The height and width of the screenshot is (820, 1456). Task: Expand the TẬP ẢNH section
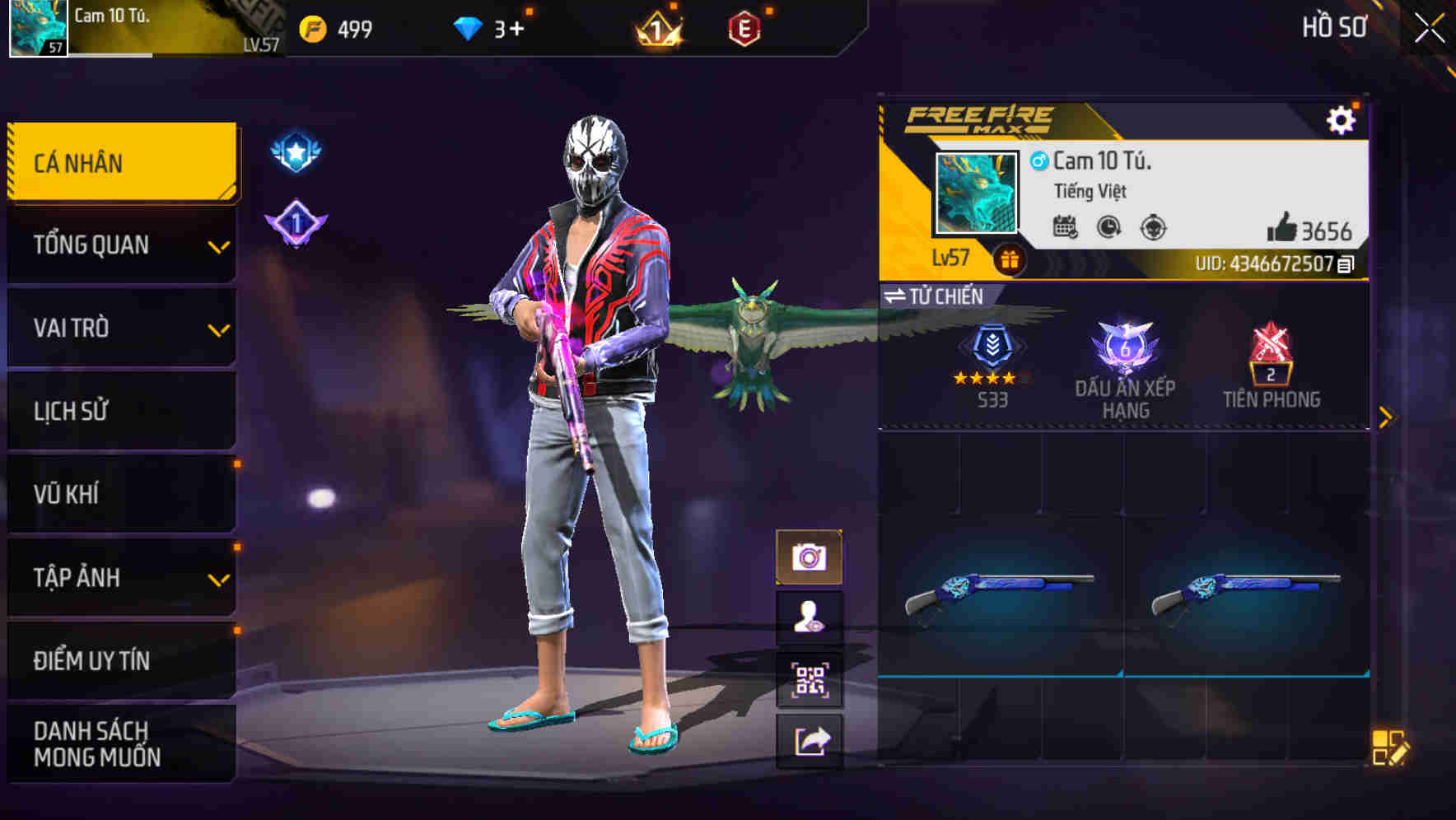click(x=120, y=578)
